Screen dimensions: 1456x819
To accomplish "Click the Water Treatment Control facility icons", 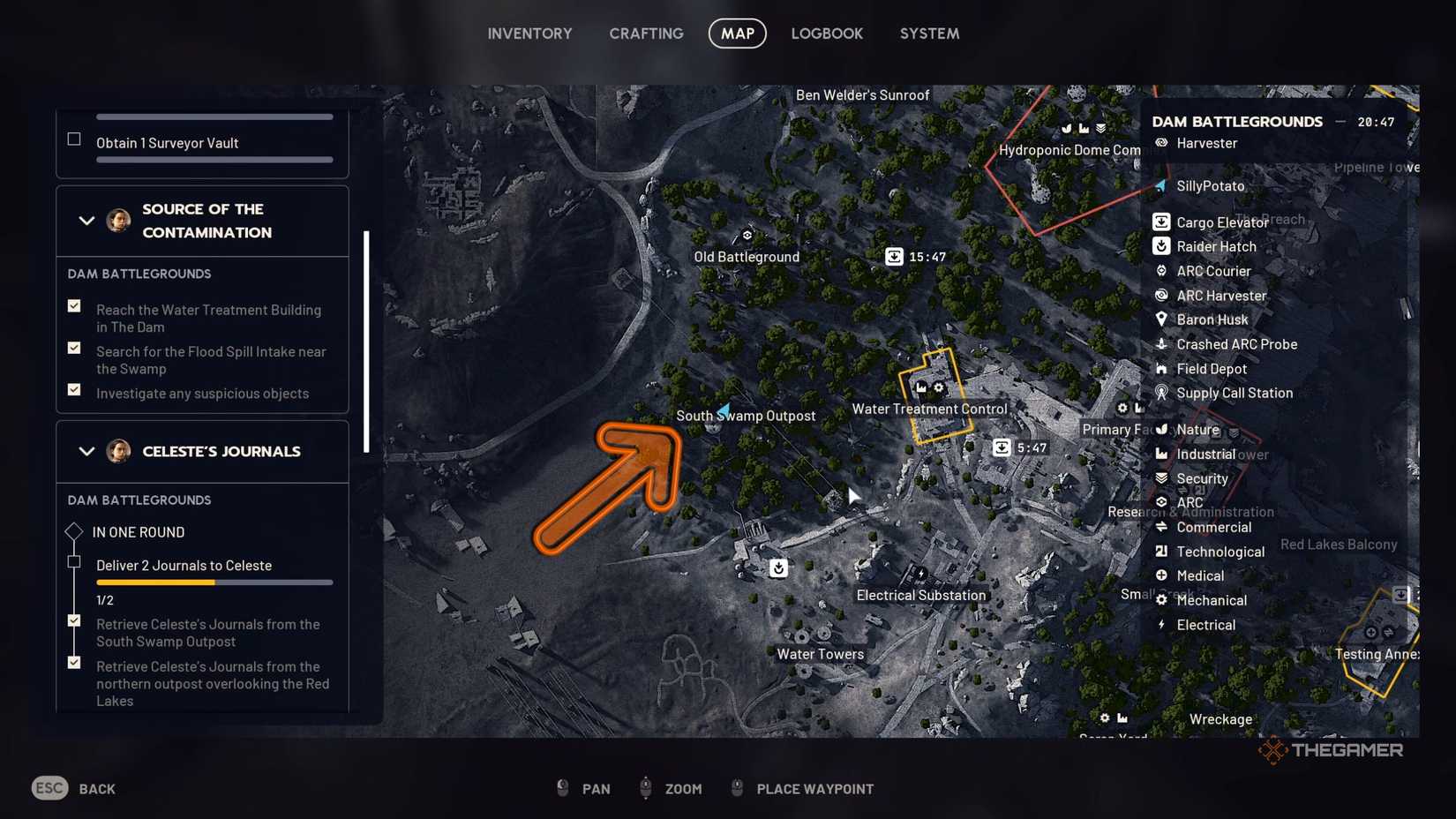I will pyautogui.click(x=928, y=387).
